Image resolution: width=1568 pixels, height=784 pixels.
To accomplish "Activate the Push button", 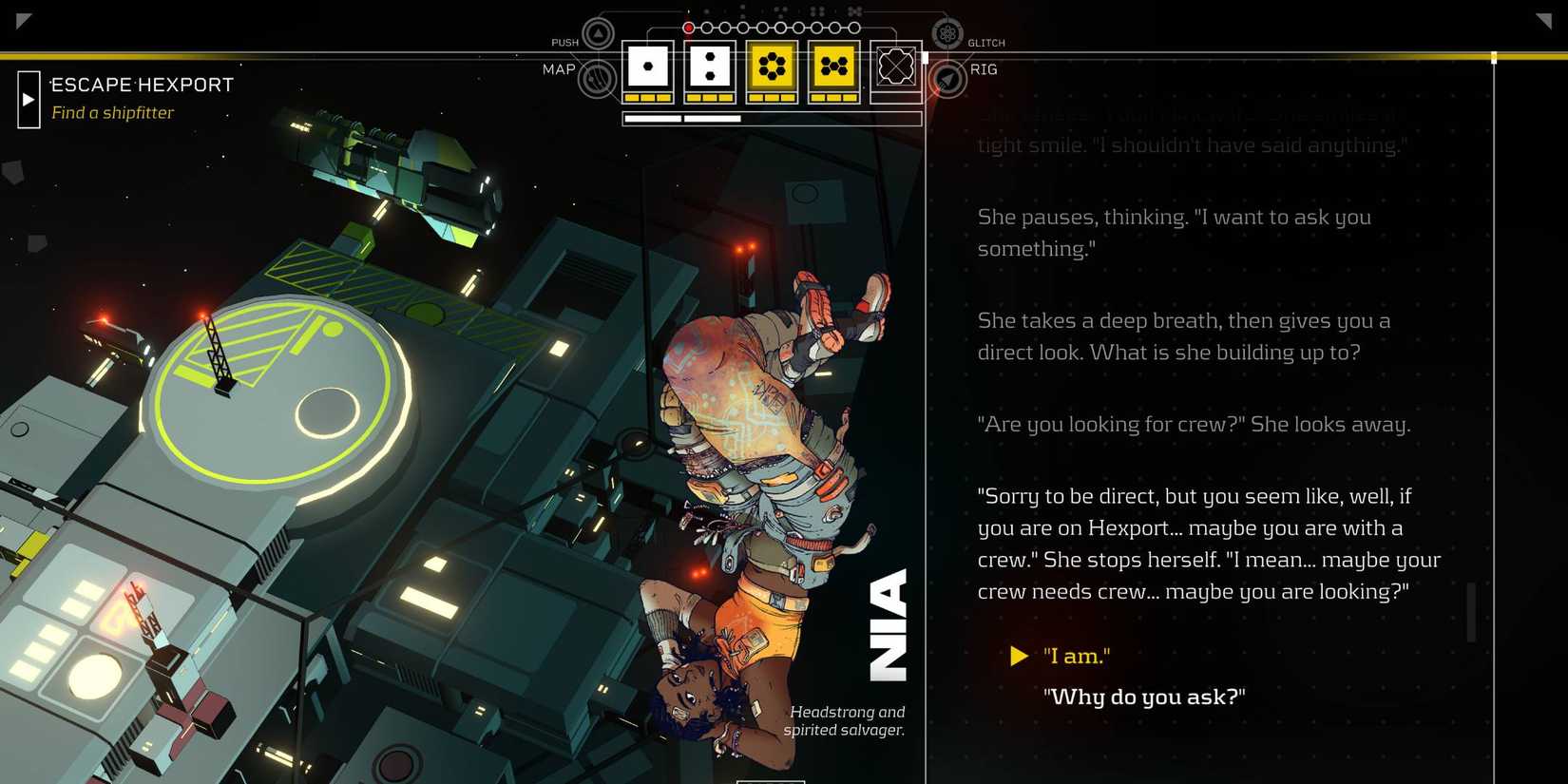I will (598, 35).
